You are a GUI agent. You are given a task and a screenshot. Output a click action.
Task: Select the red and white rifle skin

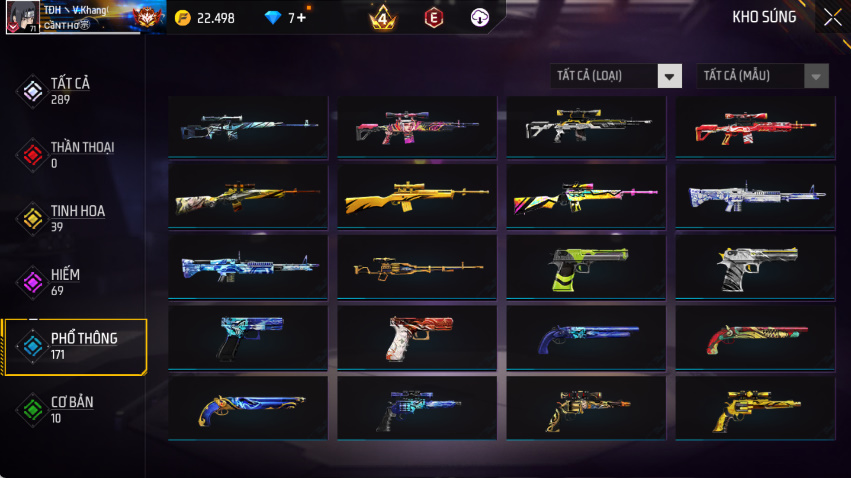(x=755, y=126)
